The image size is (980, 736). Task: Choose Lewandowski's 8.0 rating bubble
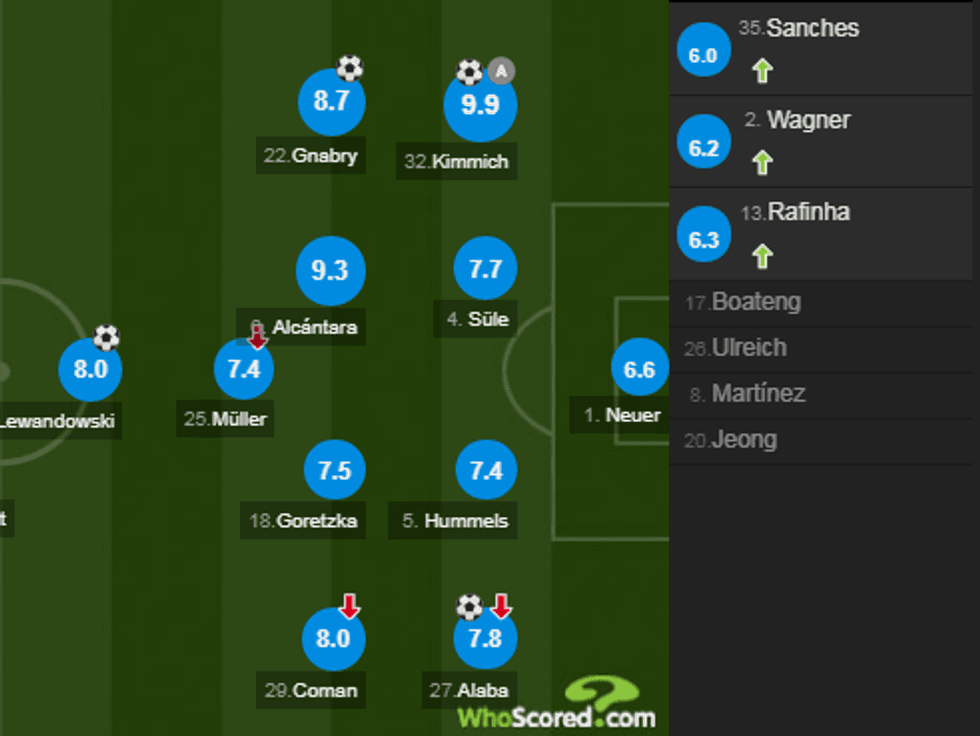click(x=90, y=370)
